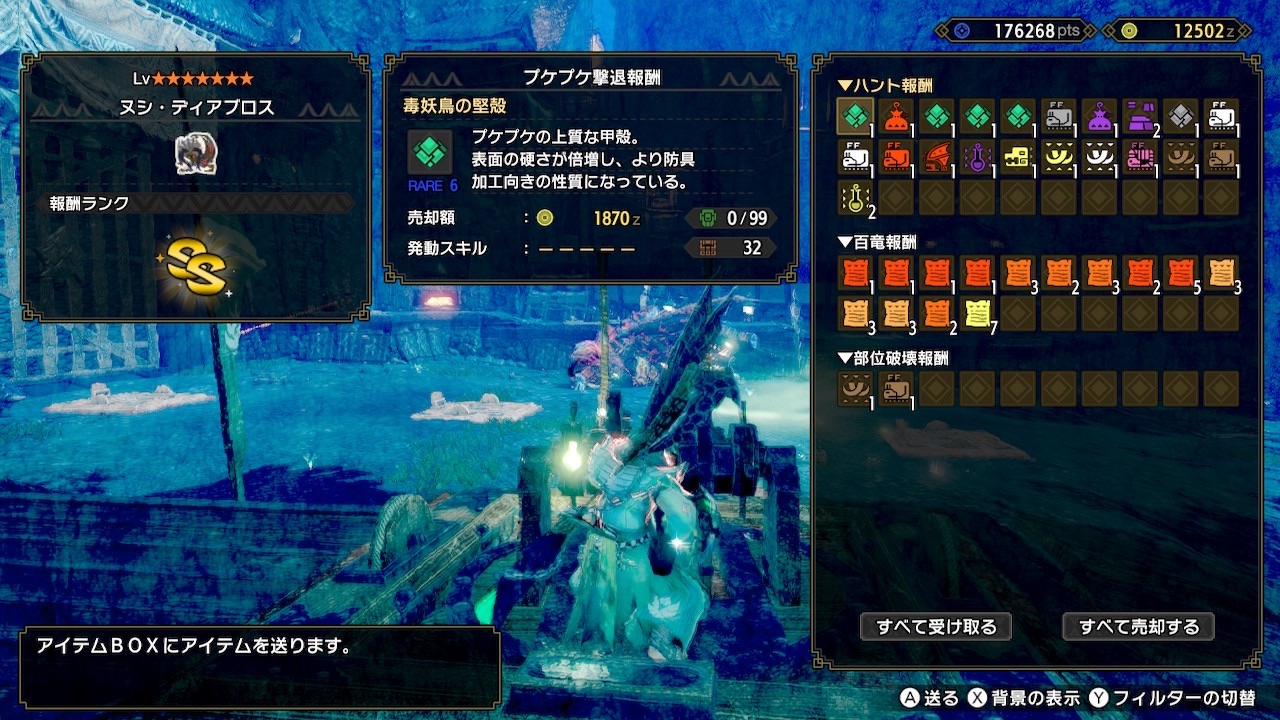Pick the red ticket stack of five
1280x720 pixels.
[1180, 272]
